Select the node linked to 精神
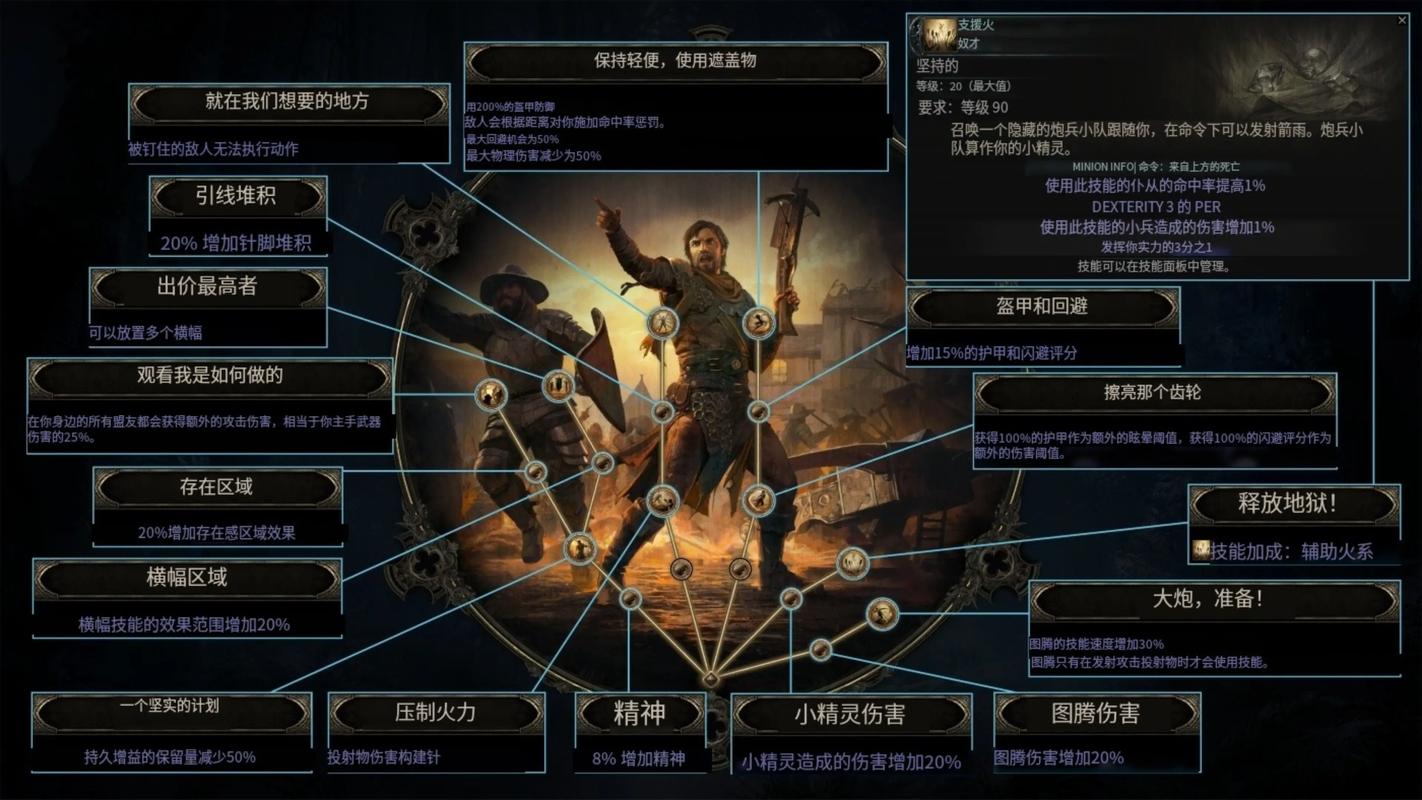Image resolution: width=1422 pixels, height=800 pixels. click(x=630, y=599)
